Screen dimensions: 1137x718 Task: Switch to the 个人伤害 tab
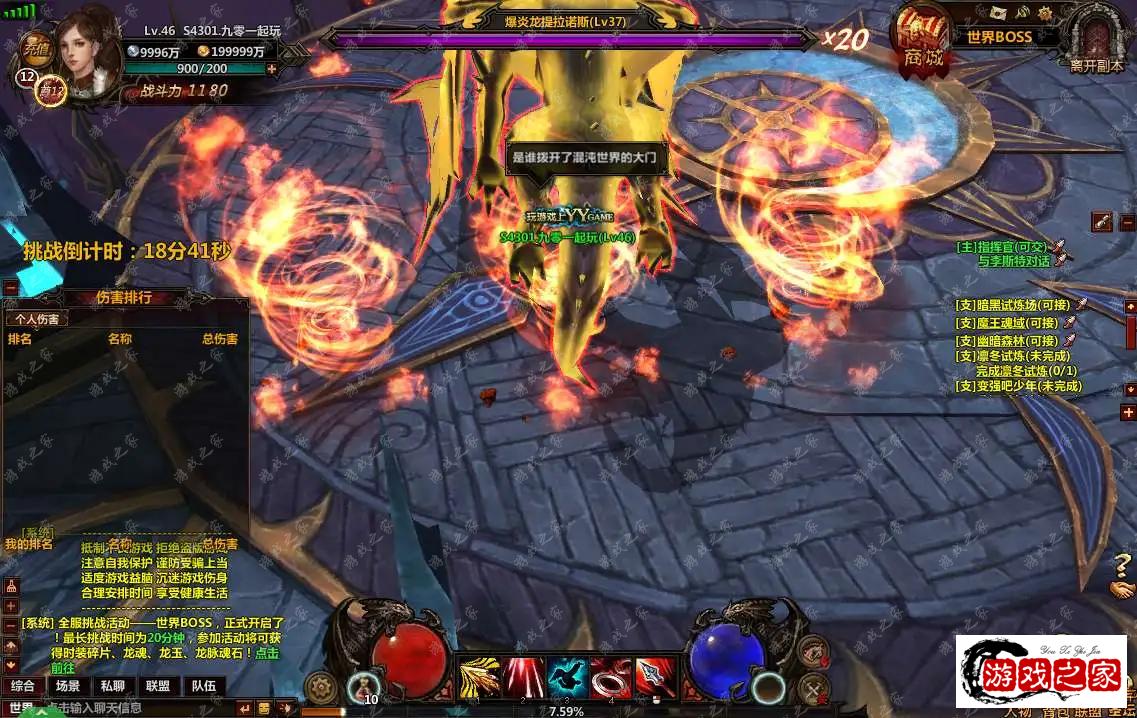pyautogui.click(x=36, y=319)
